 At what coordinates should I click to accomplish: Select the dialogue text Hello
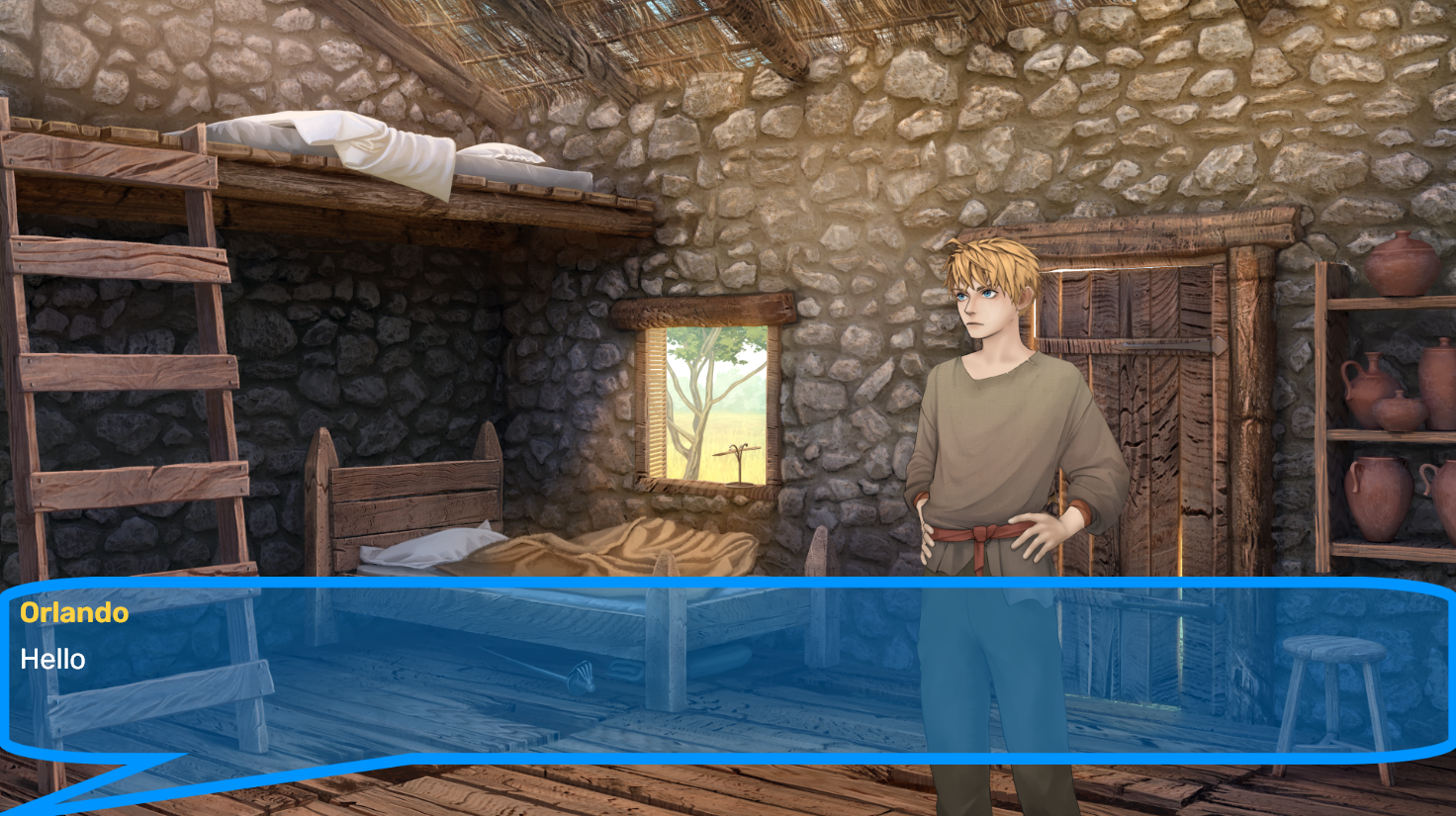pos(52,660)
